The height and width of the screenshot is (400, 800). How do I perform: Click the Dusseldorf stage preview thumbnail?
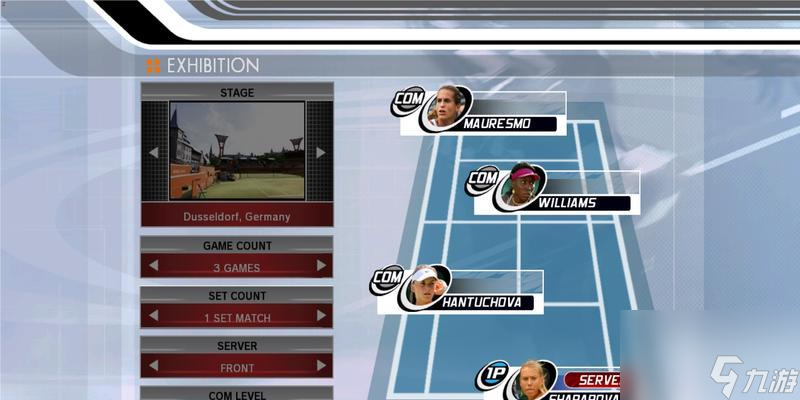pyautogui.click(x=237, y=150)
